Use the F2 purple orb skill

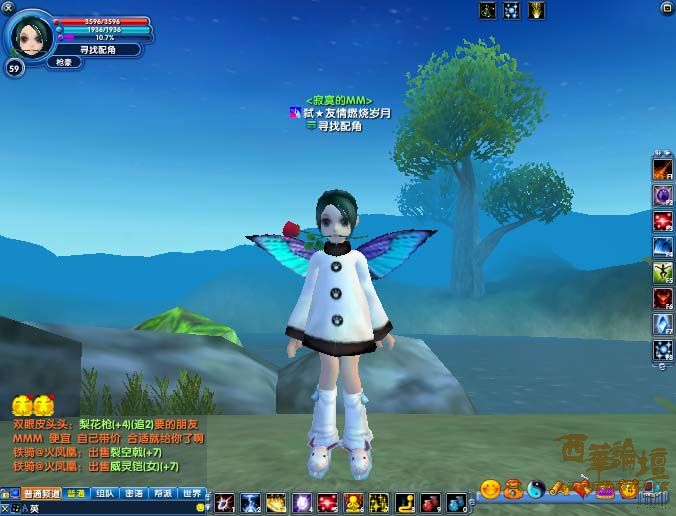(x=663, y=194)
